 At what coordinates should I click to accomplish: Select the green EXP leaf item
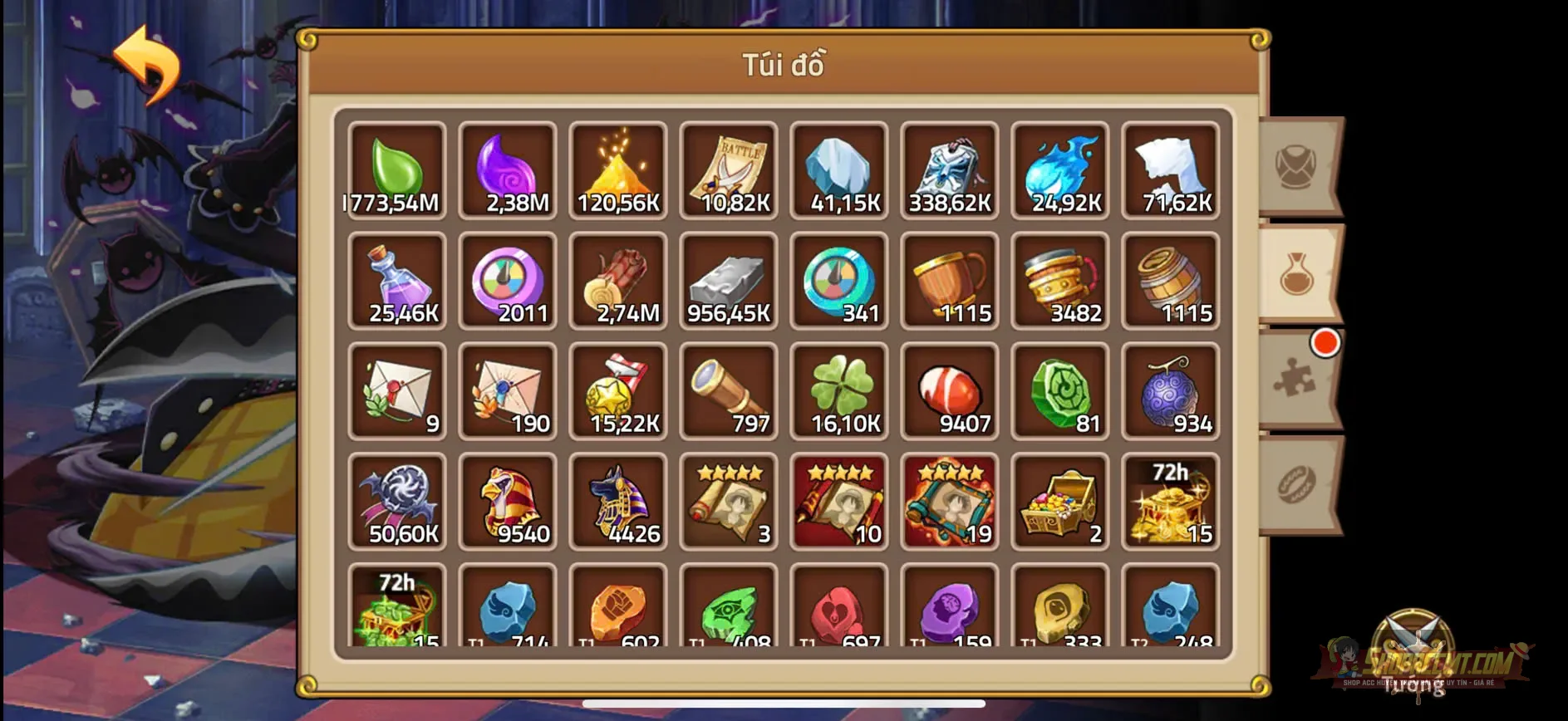396,170
